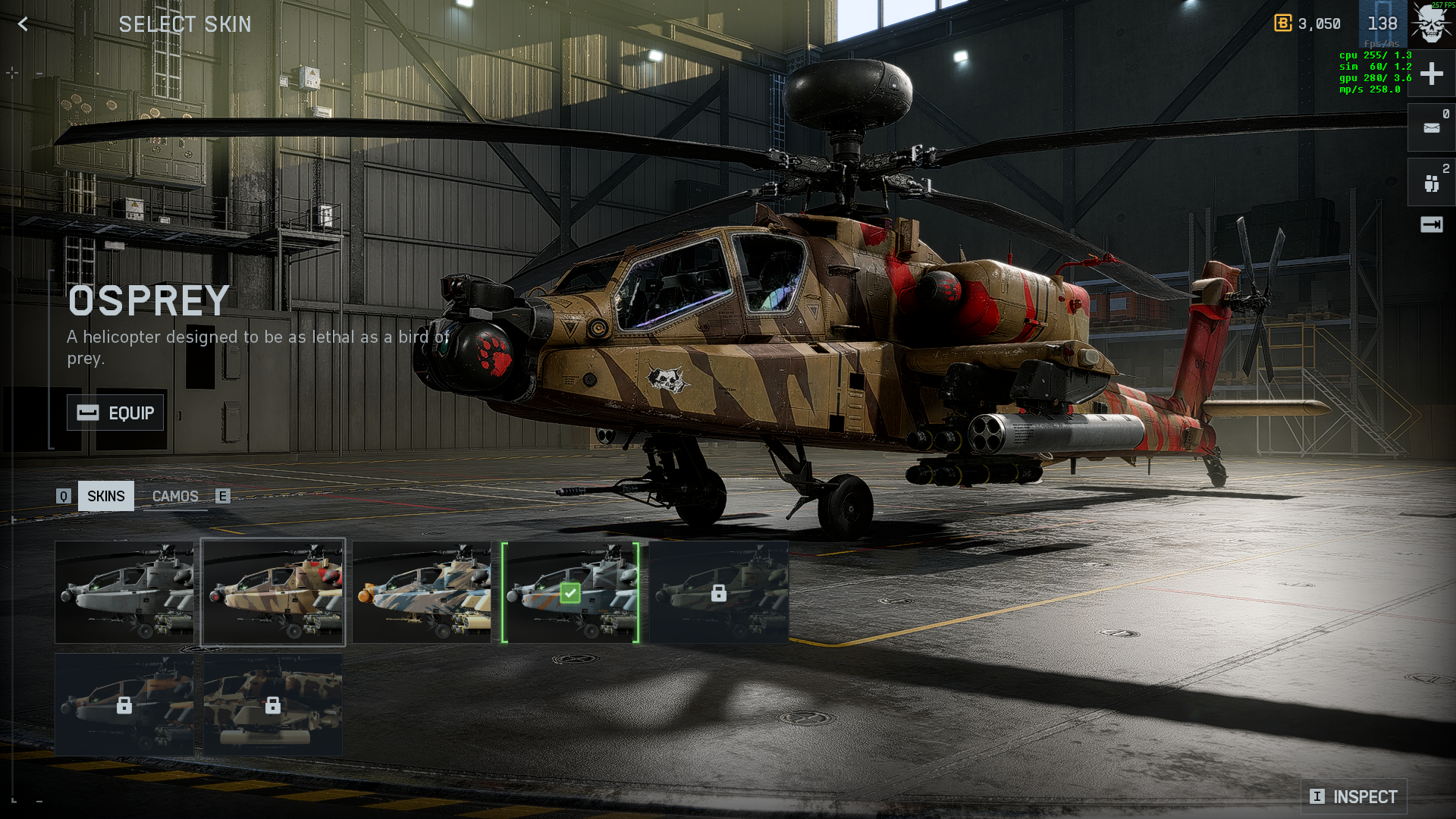Image resolution: width=1456 pixels, height=819 pixels.
Task: Equip the Osprey skin
Action: [115, 413]
